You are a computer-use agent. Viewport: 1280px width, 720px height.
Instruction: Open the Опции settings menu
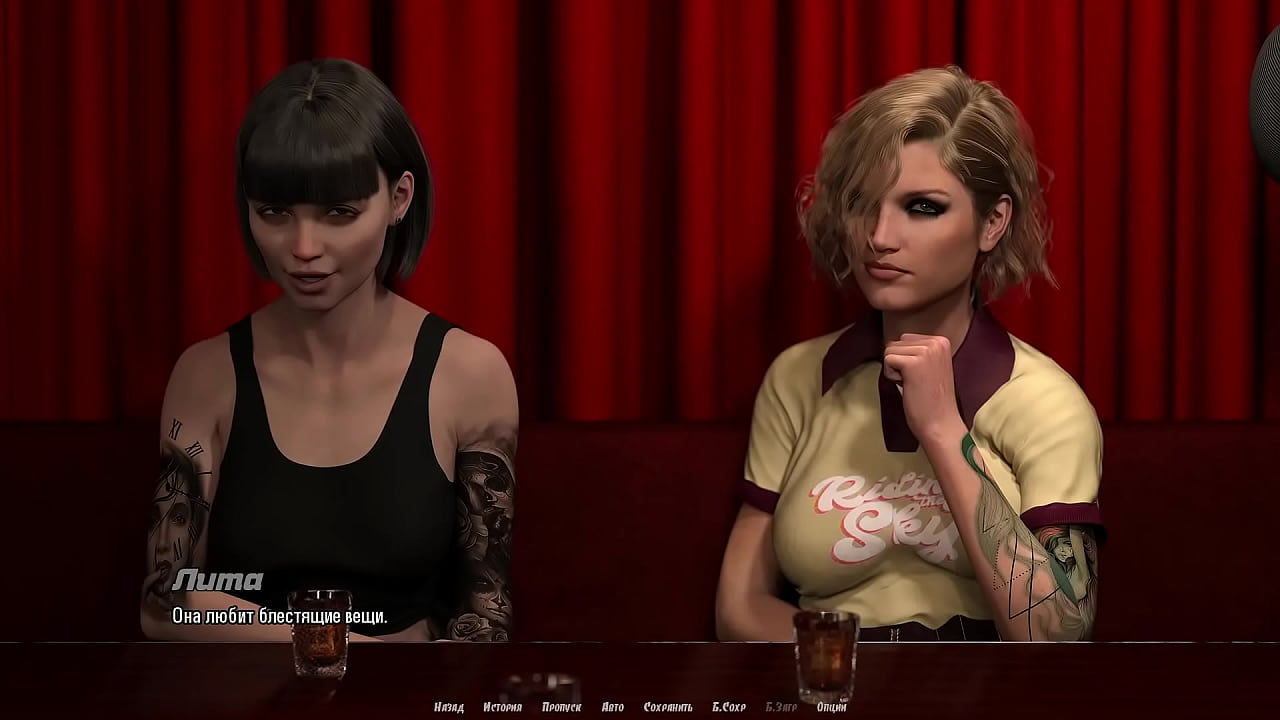832,707
